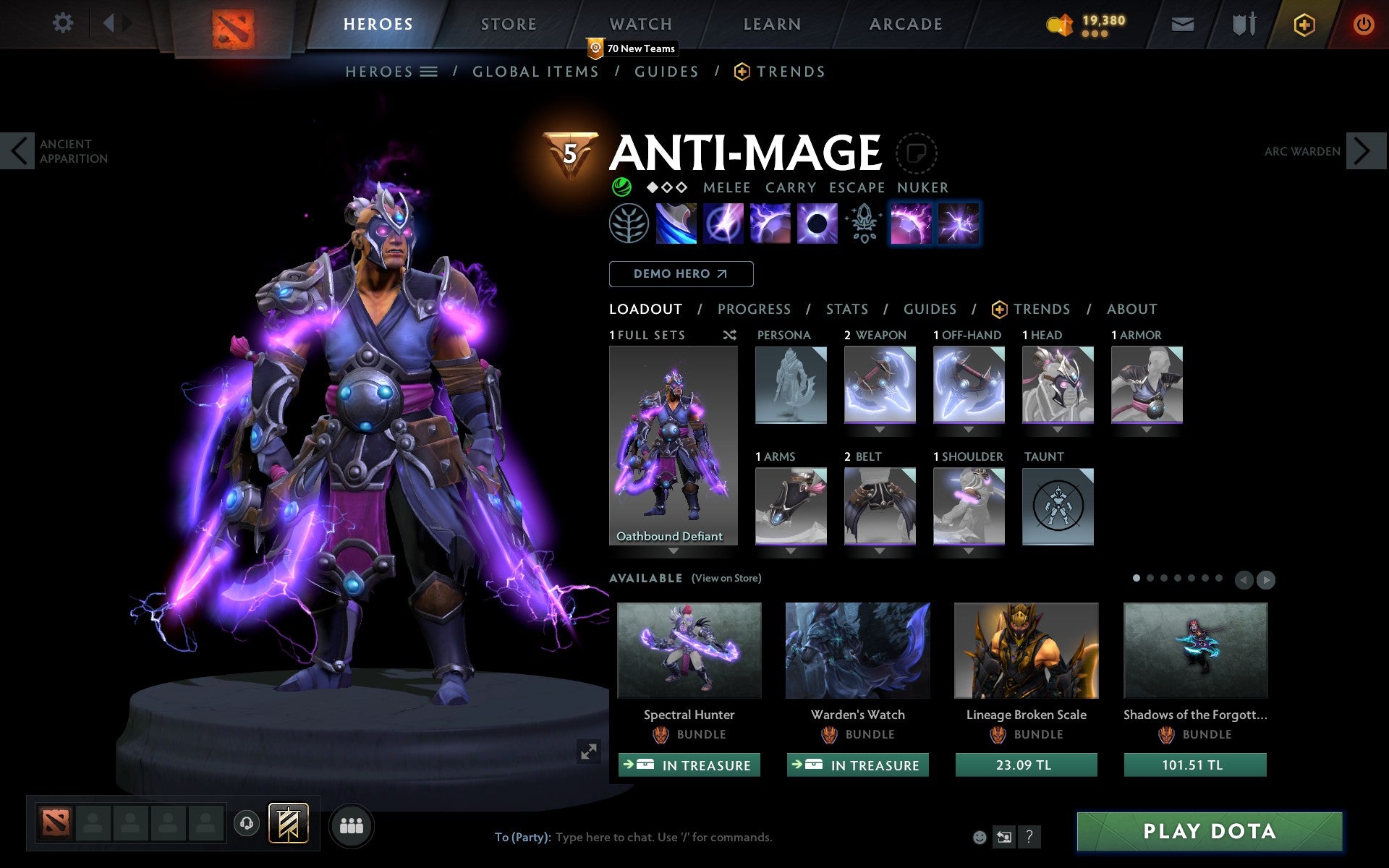Switch to the Progress tab
The image size is (1389, 868).
coord(754,310)
